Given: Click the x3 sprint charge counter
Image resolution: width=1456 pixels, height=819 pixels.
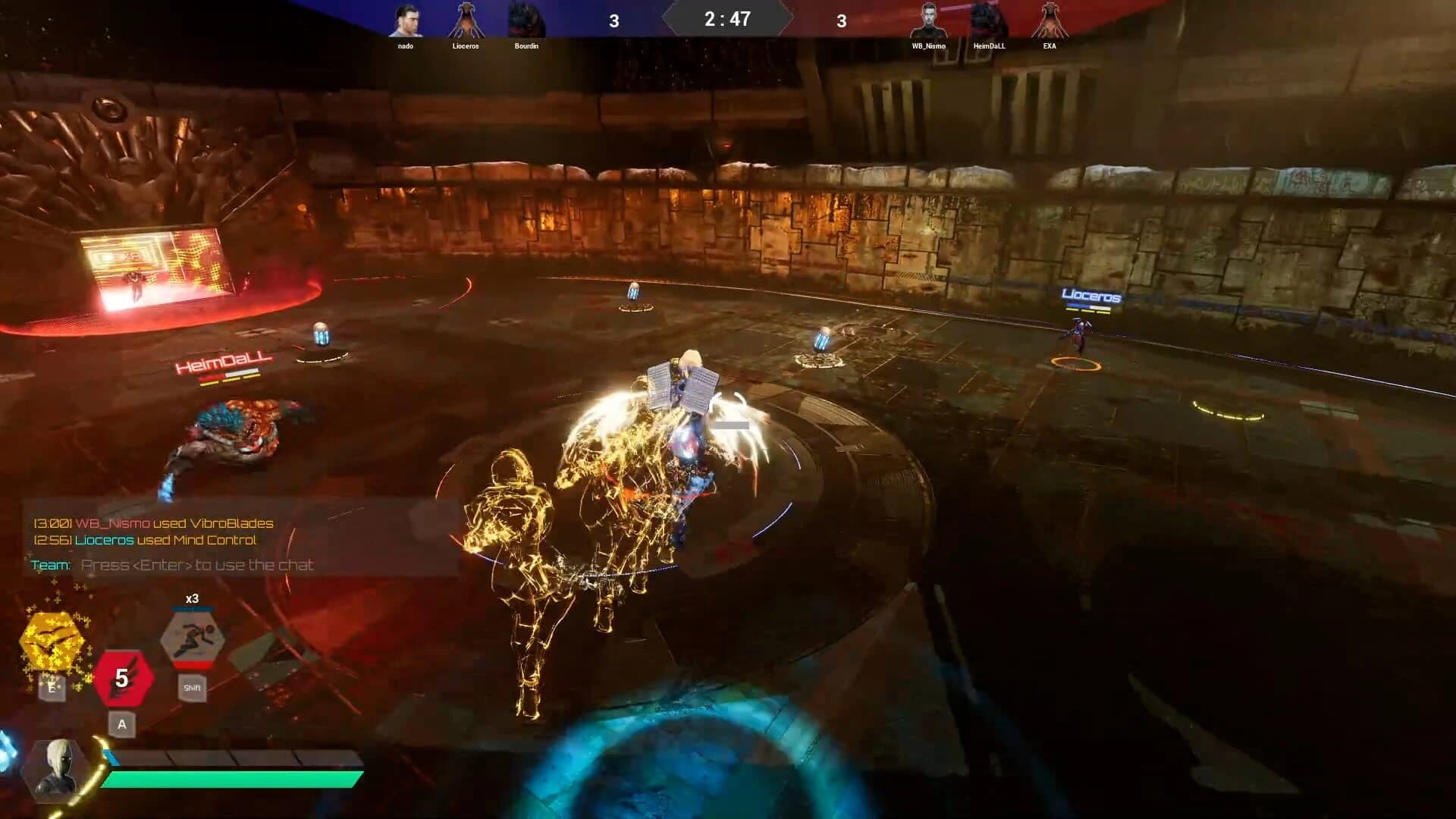Looking at the screenshot, I should pyautogui.click(x=193, y=598).
